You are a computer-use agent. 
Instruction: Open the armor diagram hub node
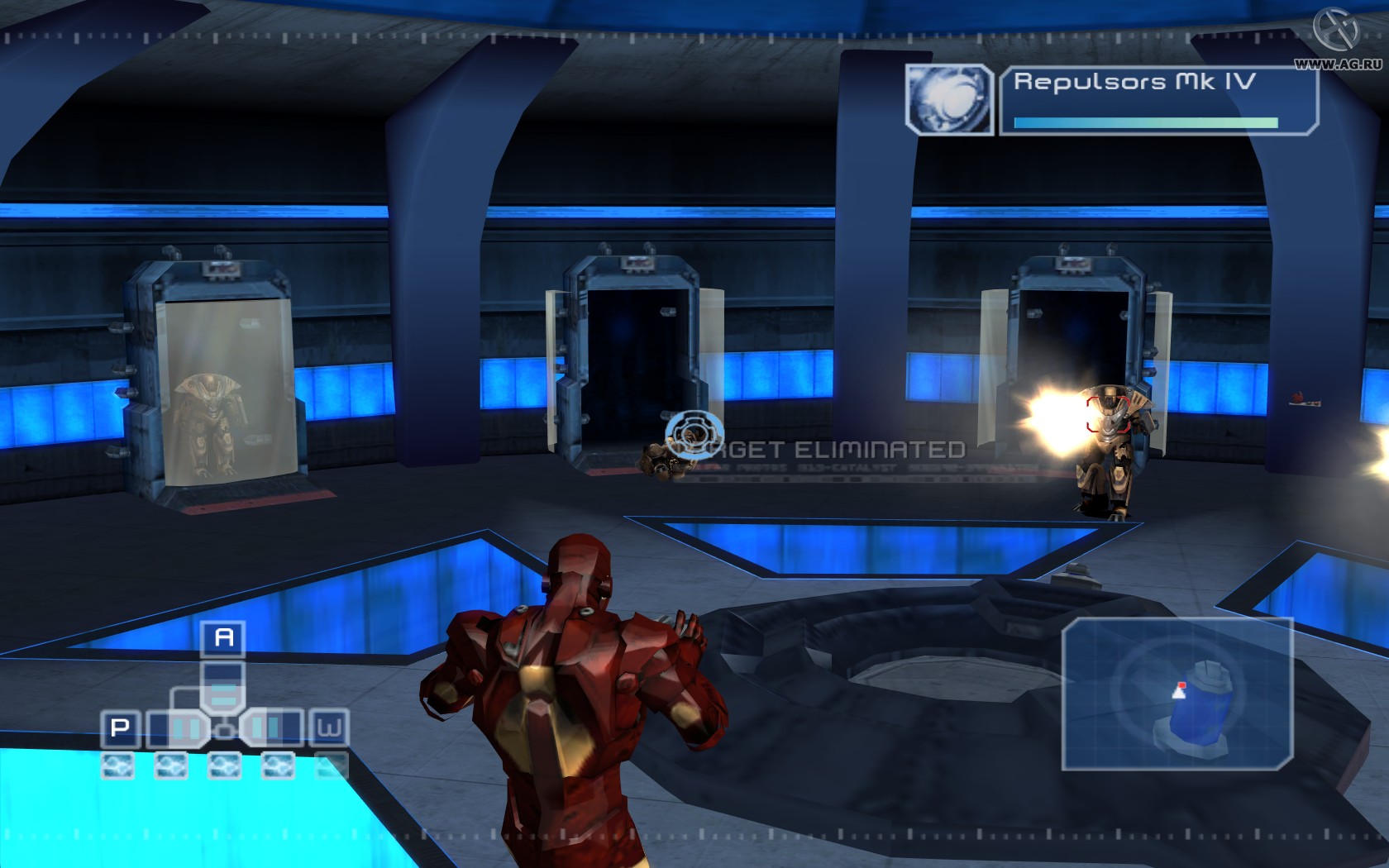[225, 730]
